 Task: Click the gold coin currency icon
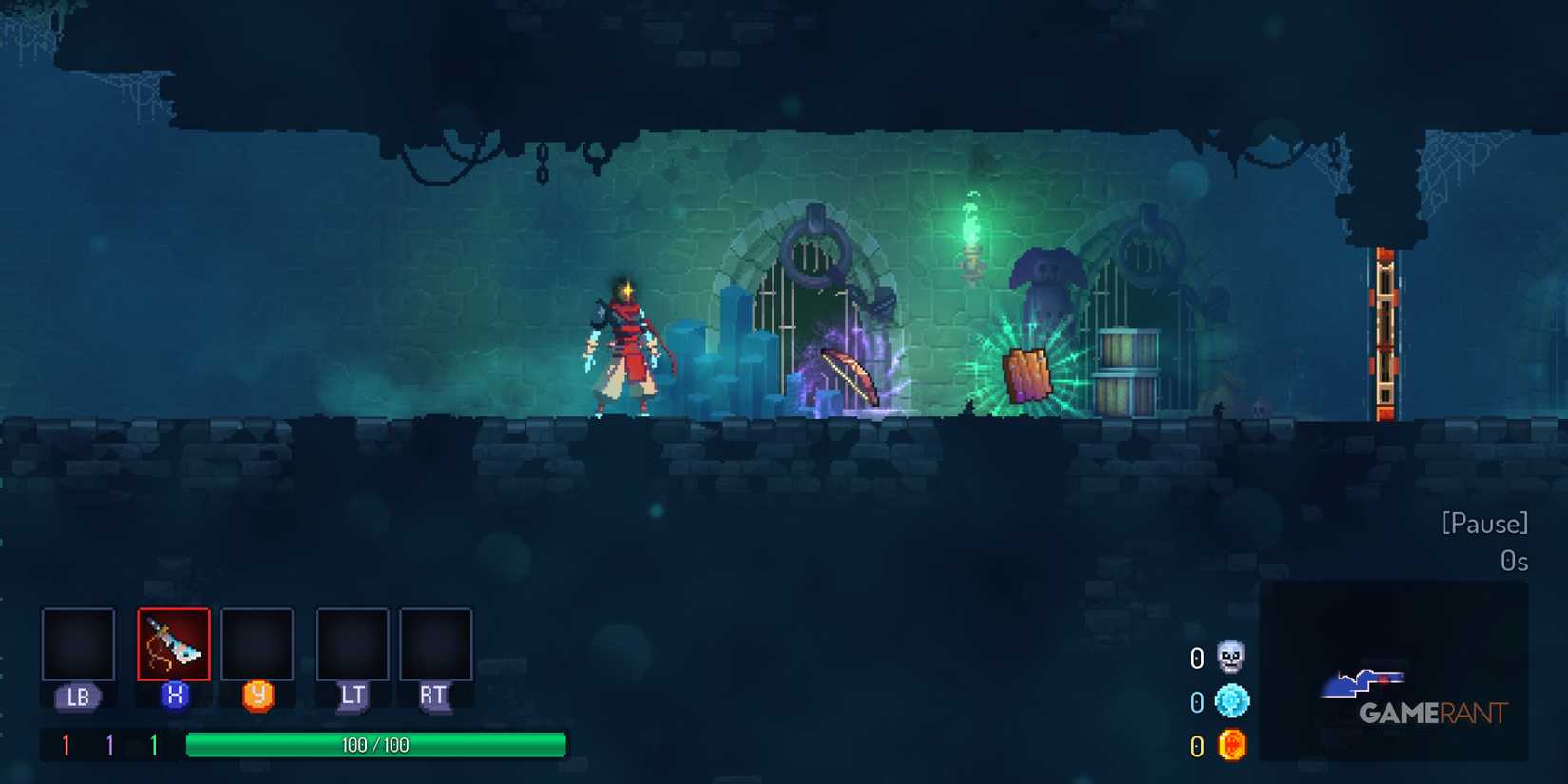[1232, 745]
